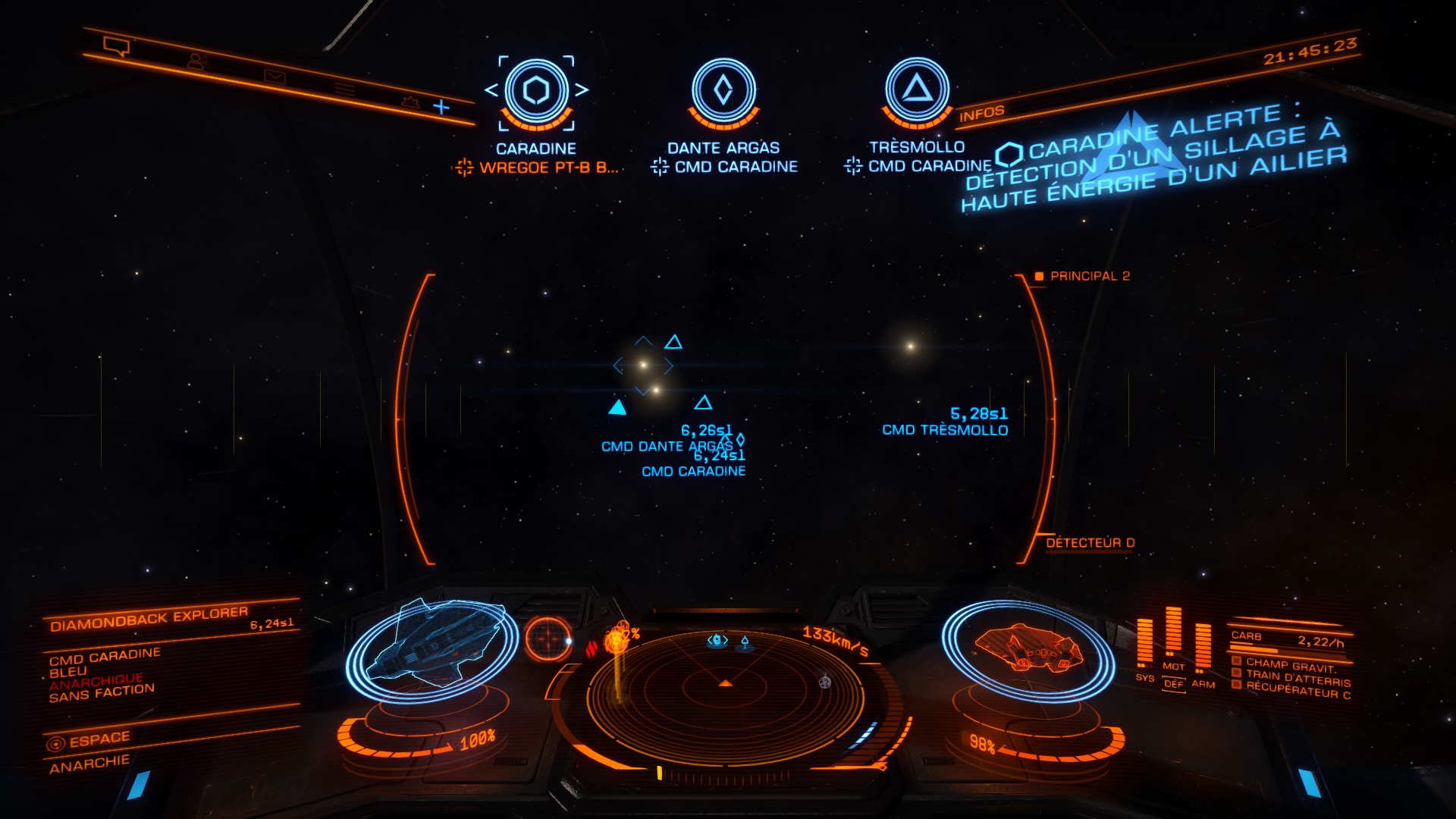Open the comms gear settings icon

click(x=410, y=101)
